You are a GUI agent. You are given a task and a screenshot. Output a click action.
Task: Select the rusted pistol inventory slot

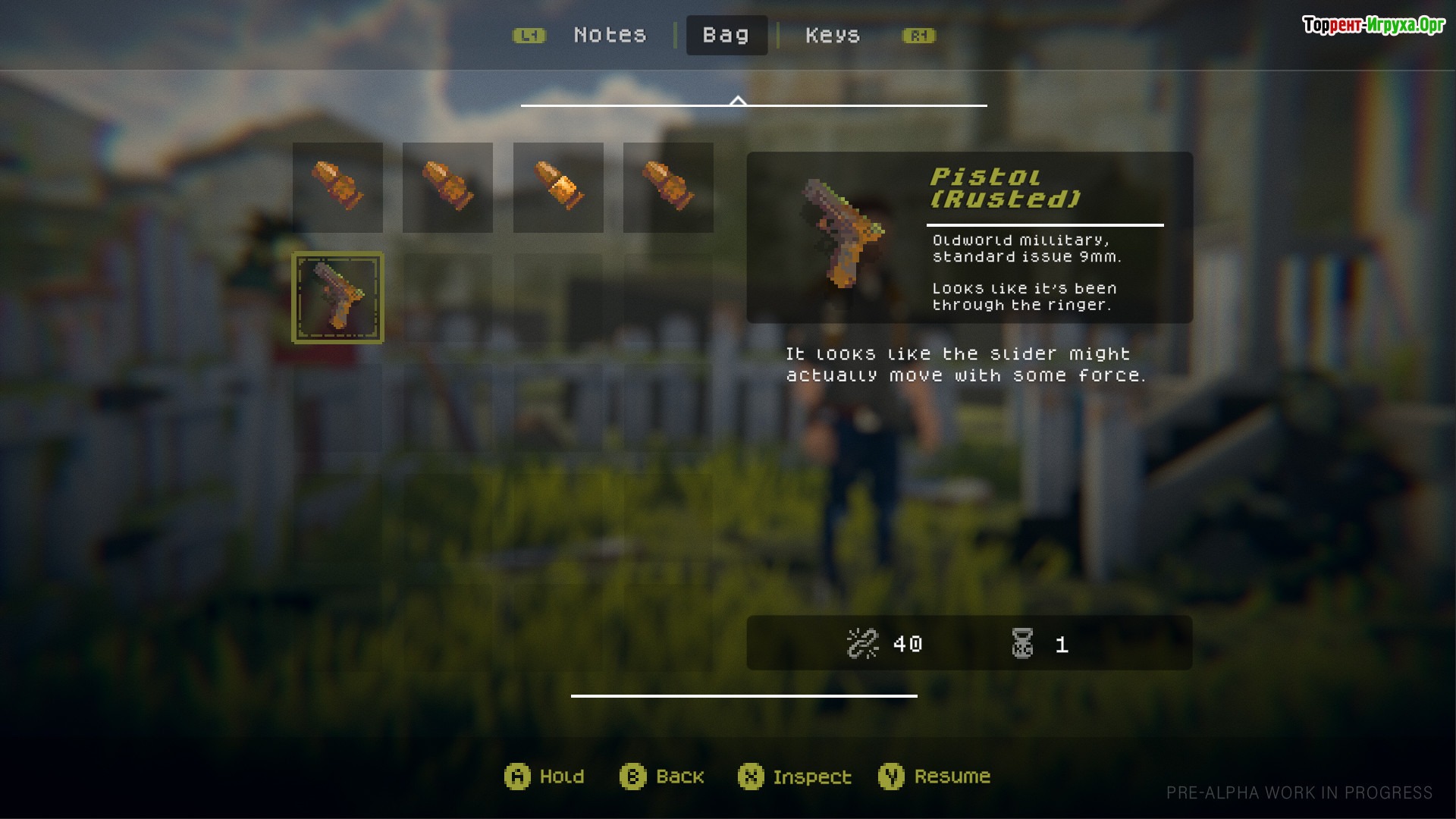pyautogui.click(x=338, y=297)
